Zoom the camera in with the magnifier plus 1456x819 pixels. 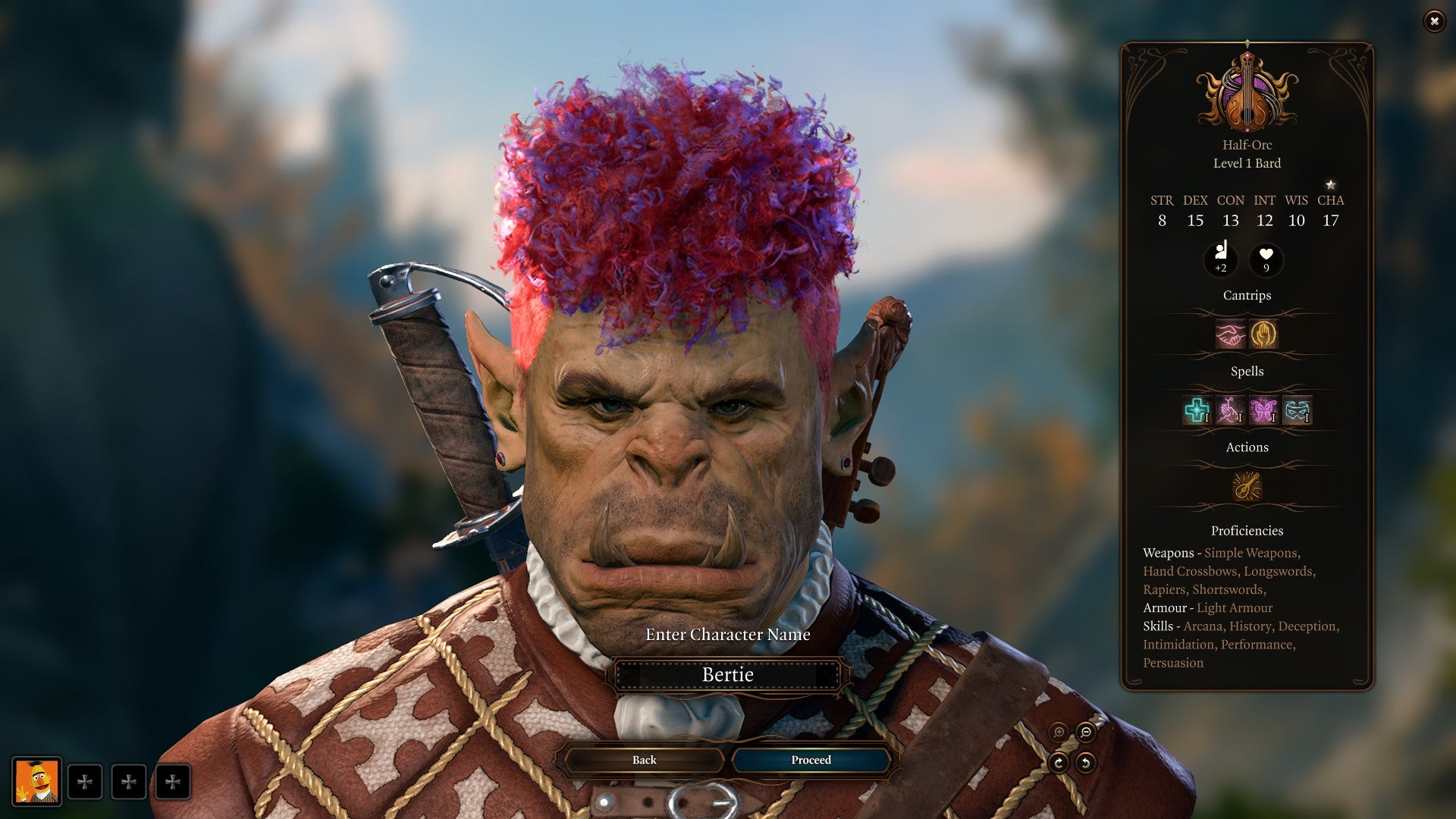[x=1059, y=733]
